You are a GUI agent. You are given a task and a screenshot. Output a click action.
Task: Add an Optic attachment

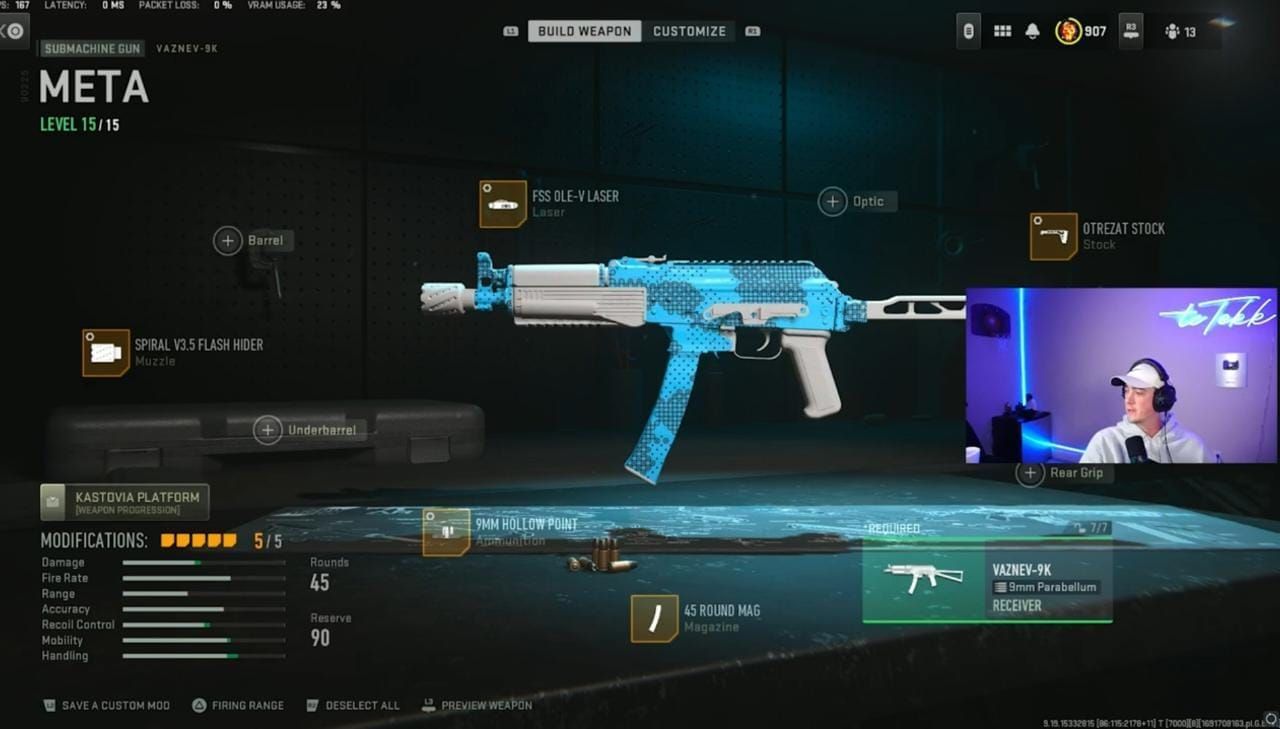[x=833, y=202]
